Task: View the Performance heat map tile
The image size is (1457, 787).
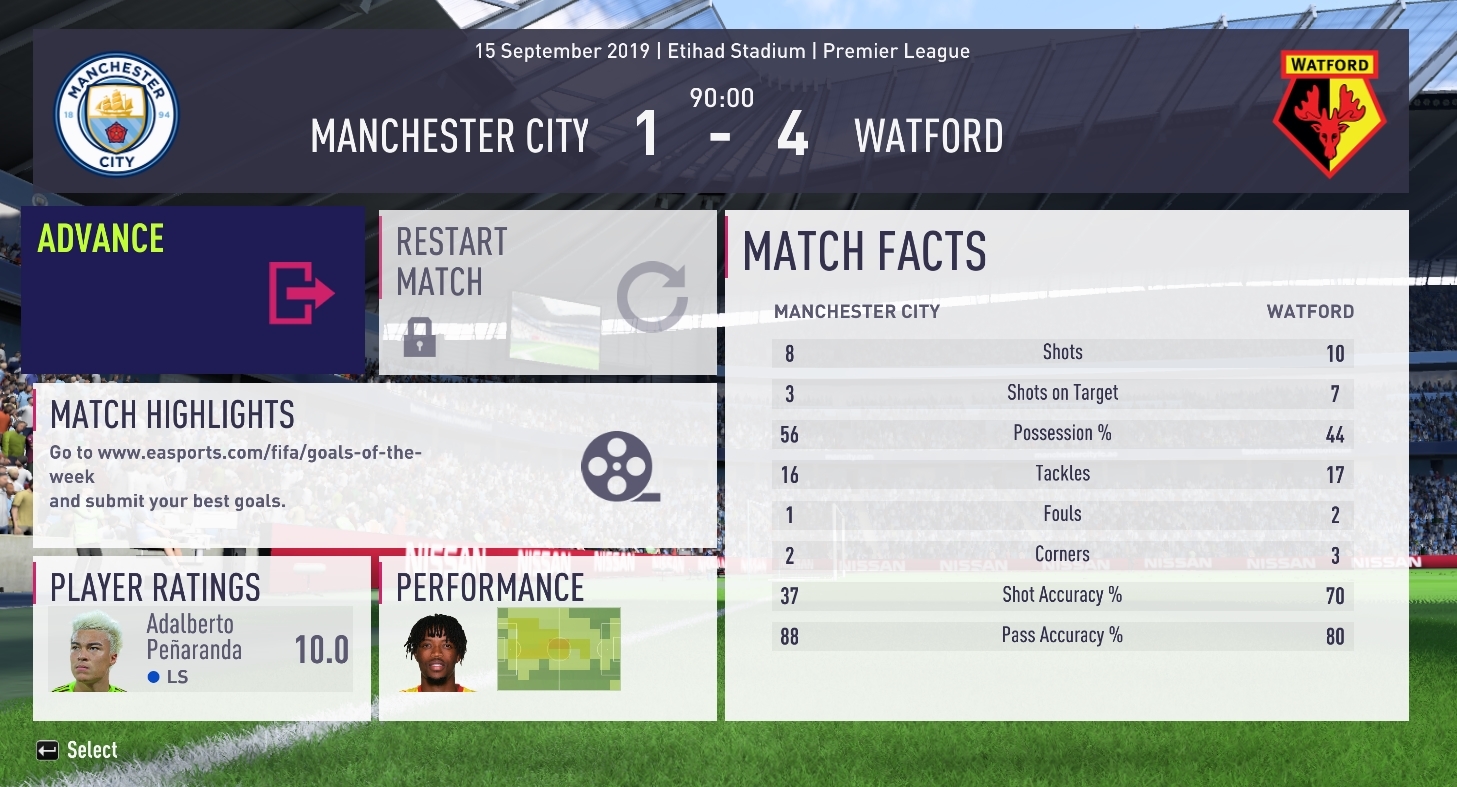Action: (547, 638)
